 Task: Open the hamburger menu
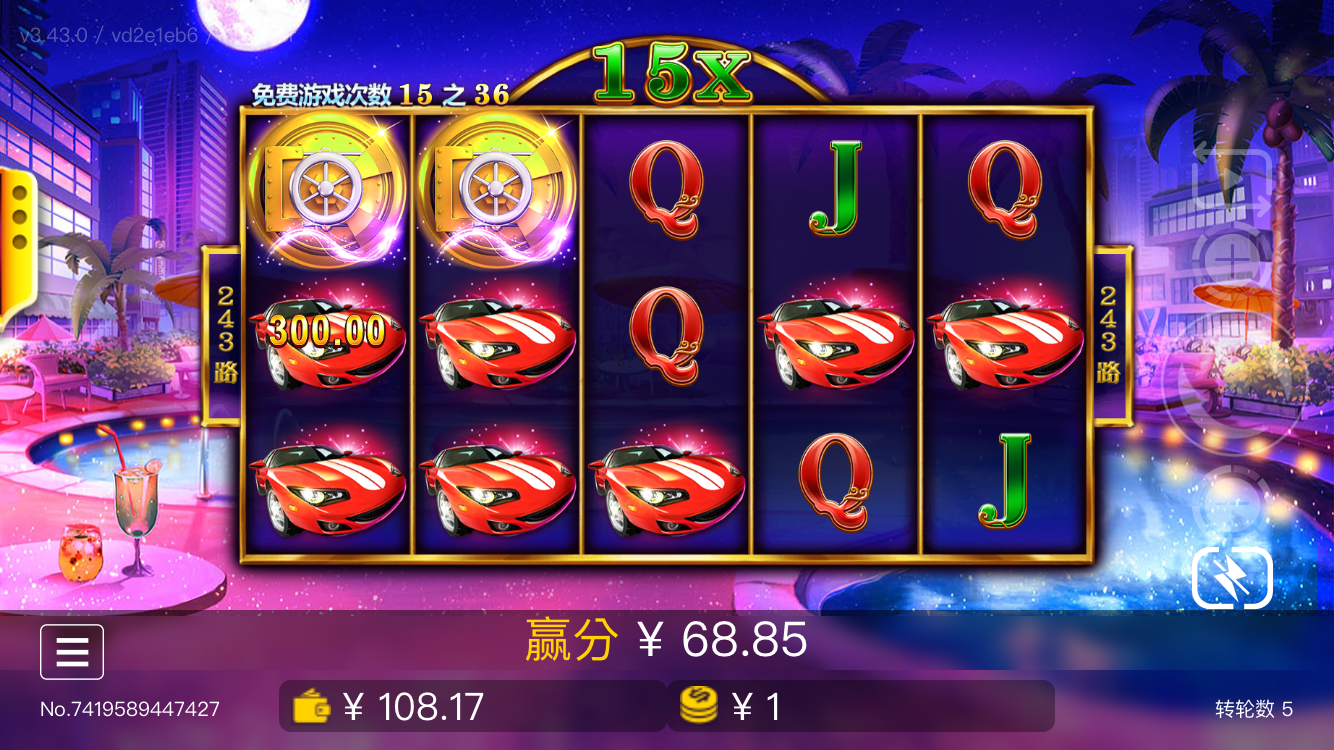(x=72, y=652)
